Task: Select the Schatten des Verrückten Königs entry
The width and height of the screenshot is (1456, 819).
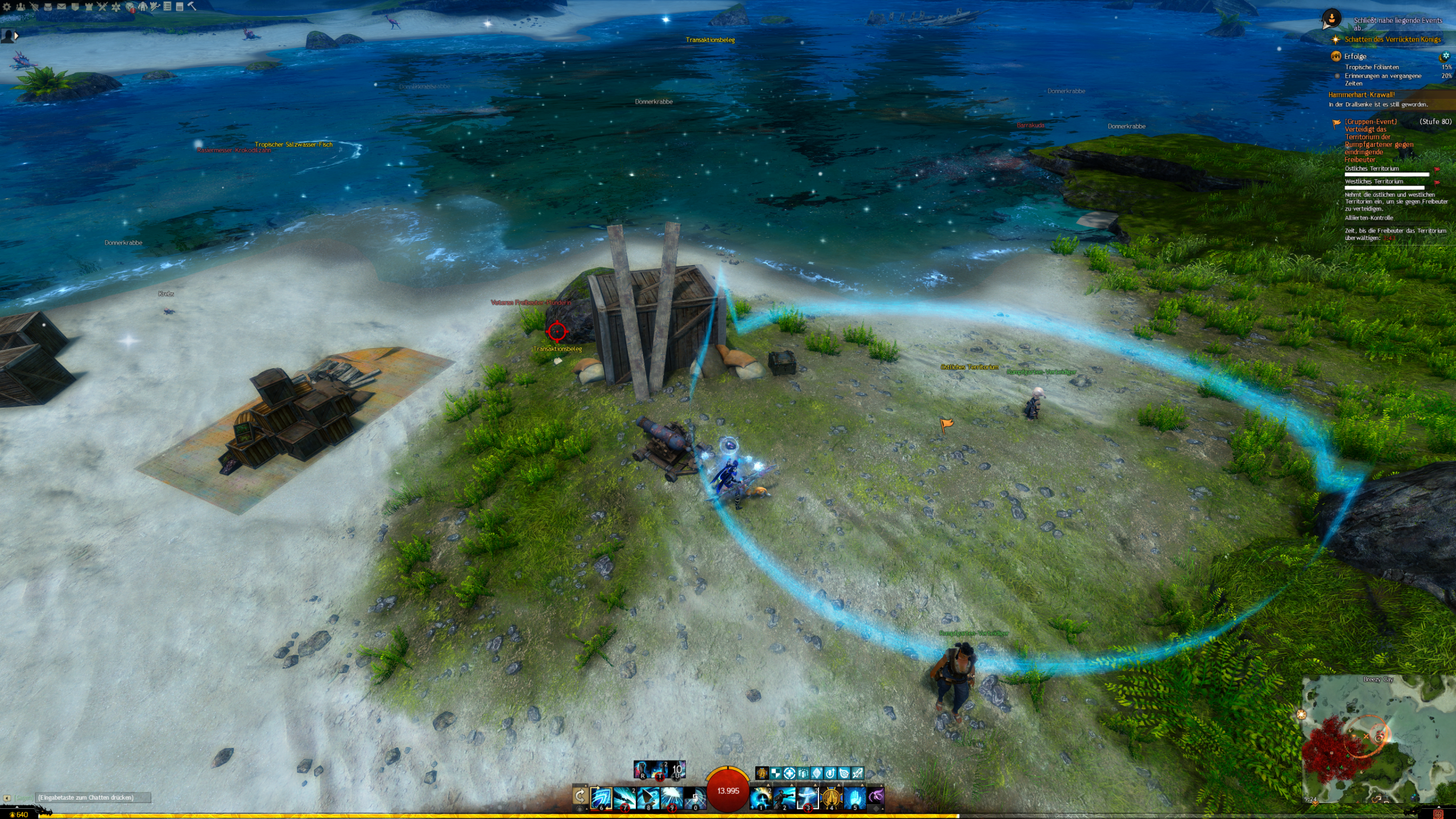Action: 1392,39
